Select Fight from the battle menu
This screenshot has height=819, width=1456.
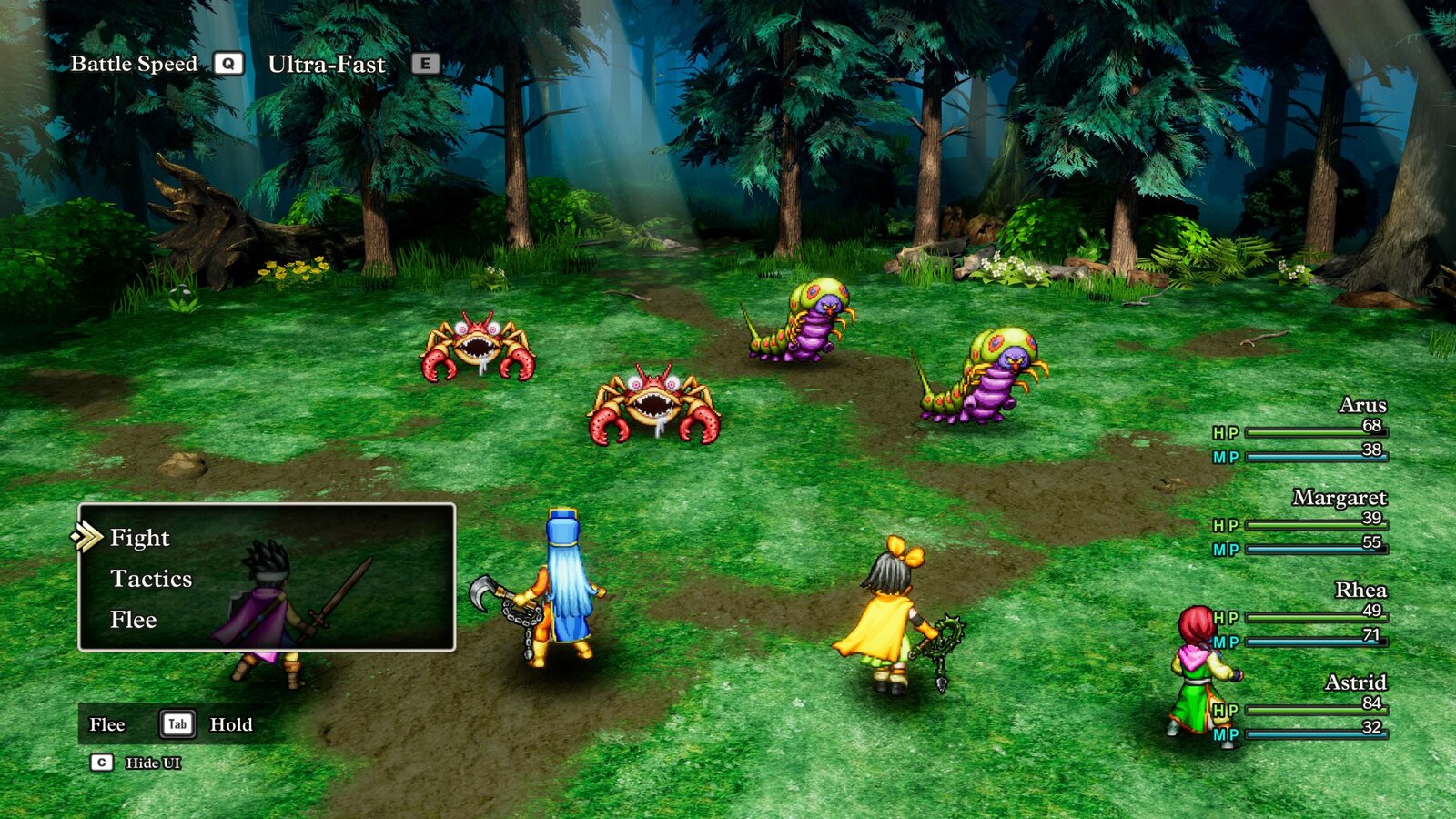point(138,538)
